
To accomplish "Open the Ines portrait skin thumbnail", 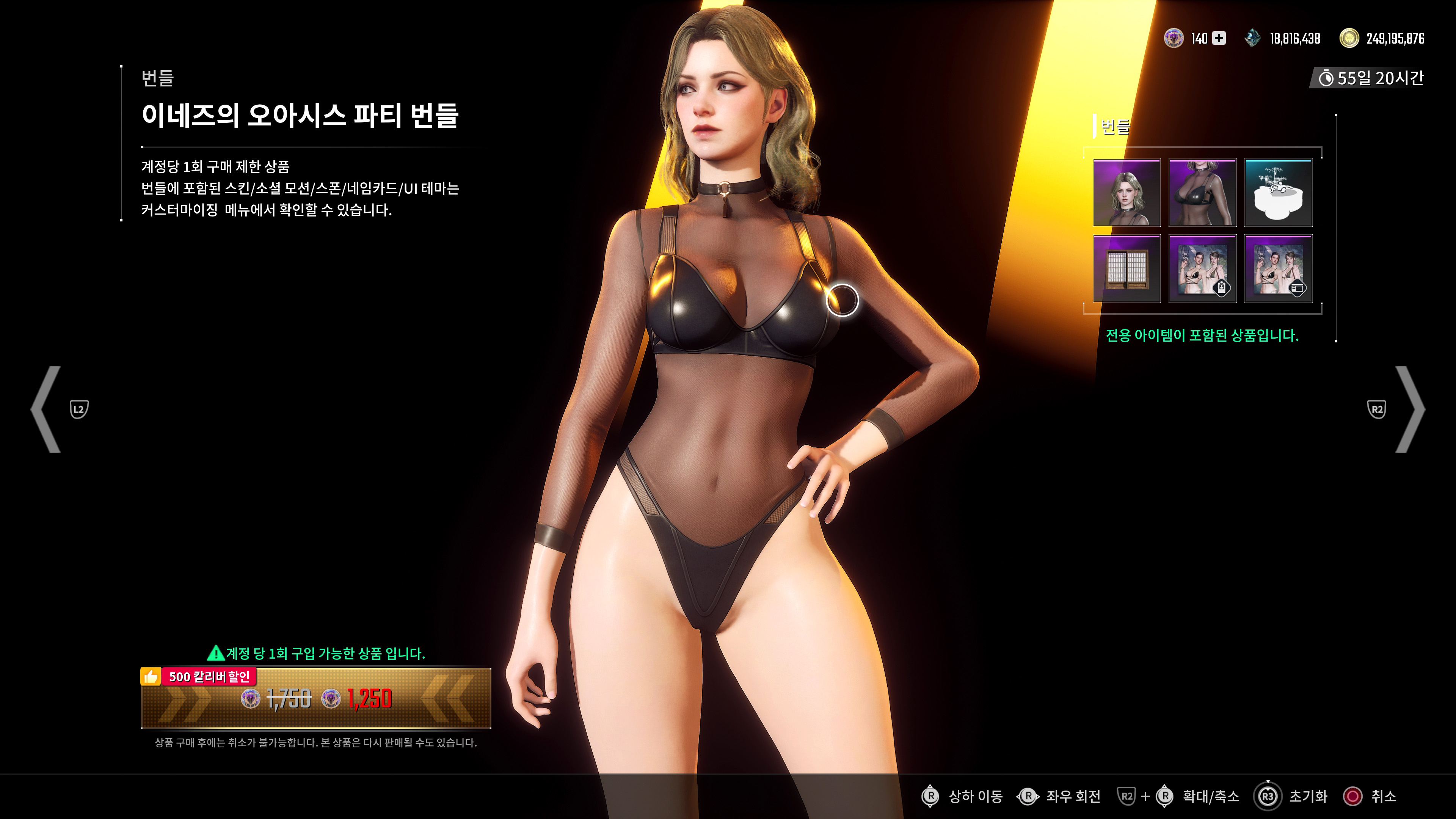I will 1127,193.
